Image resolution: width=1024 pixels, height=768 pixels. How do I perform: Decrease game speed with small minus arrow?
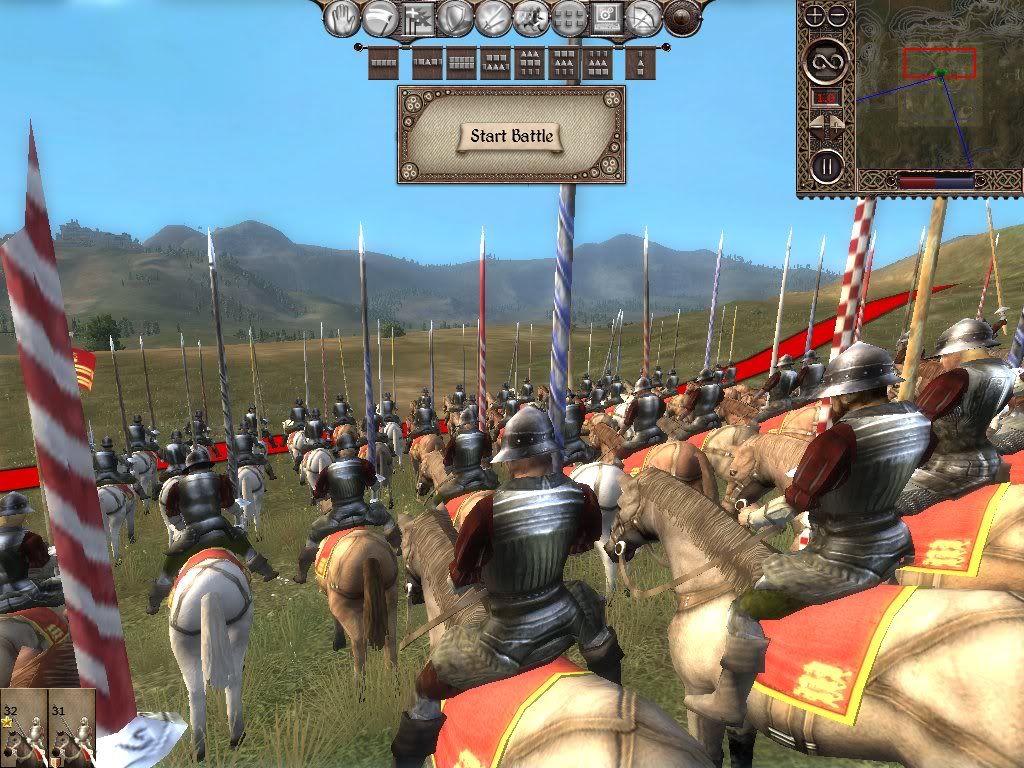click(x=815, y=123)
